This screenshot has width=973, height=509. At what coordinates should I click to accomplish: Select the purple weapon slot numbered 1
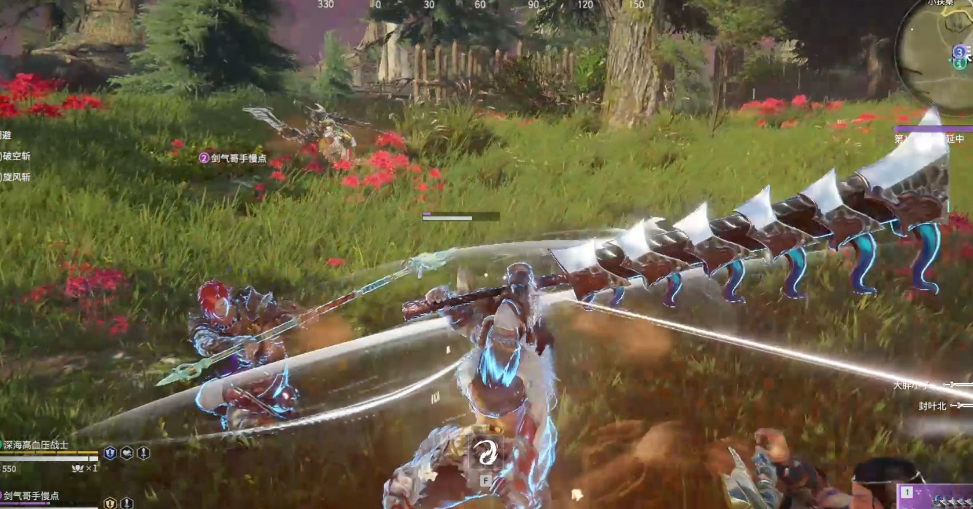coord(935,496)
